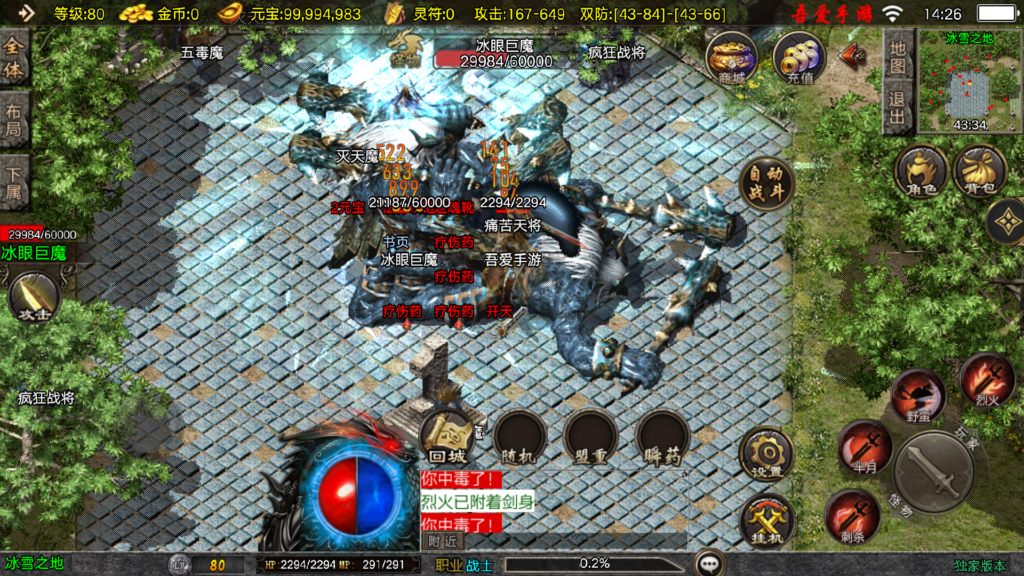Click the 退出 exit button
Image resolution: width=1024 pixels, height=576 pixels.
coord(898,106)
